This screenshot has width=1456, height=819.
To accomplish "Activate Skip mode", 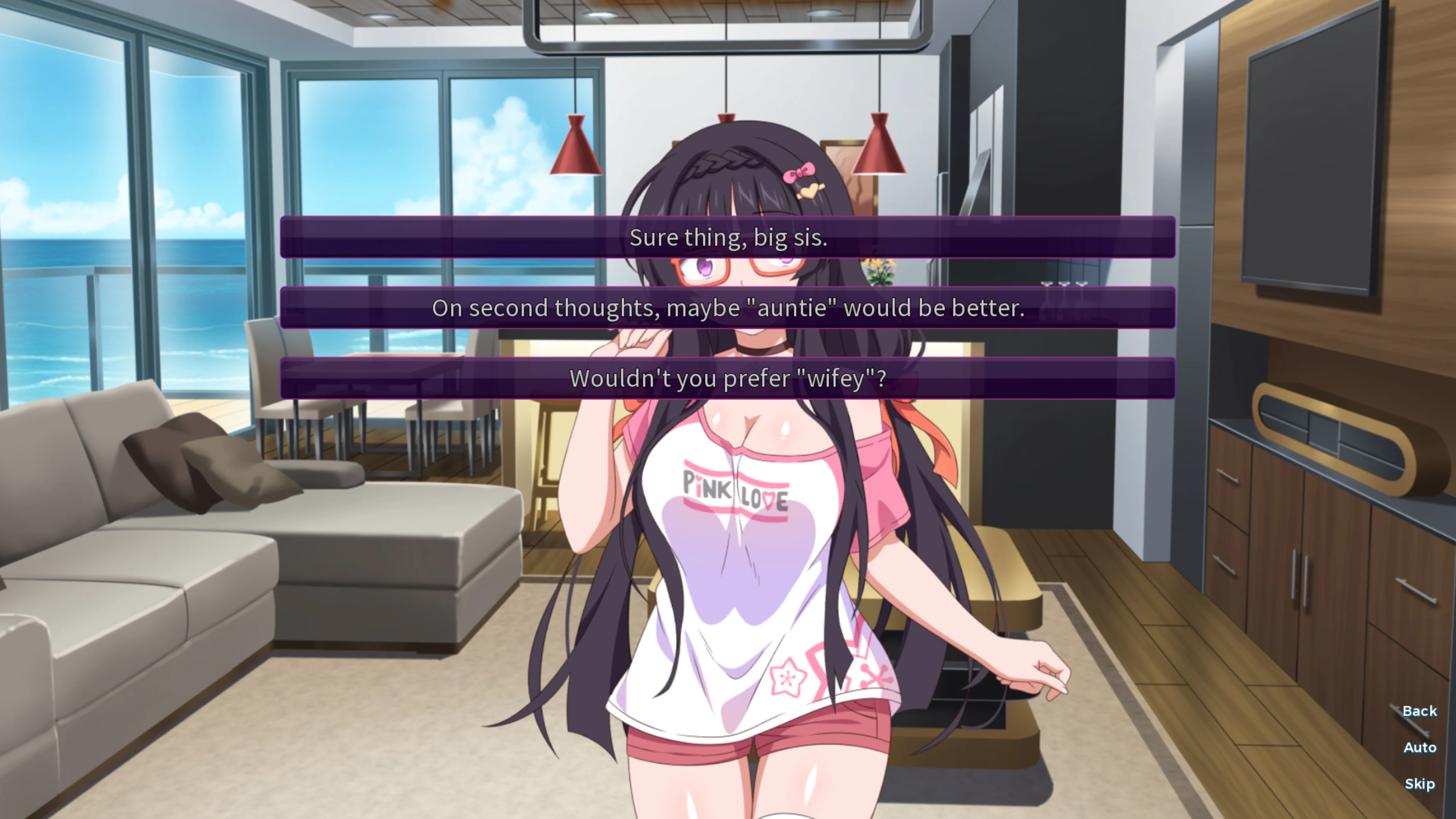I will tap(1420, 783).
